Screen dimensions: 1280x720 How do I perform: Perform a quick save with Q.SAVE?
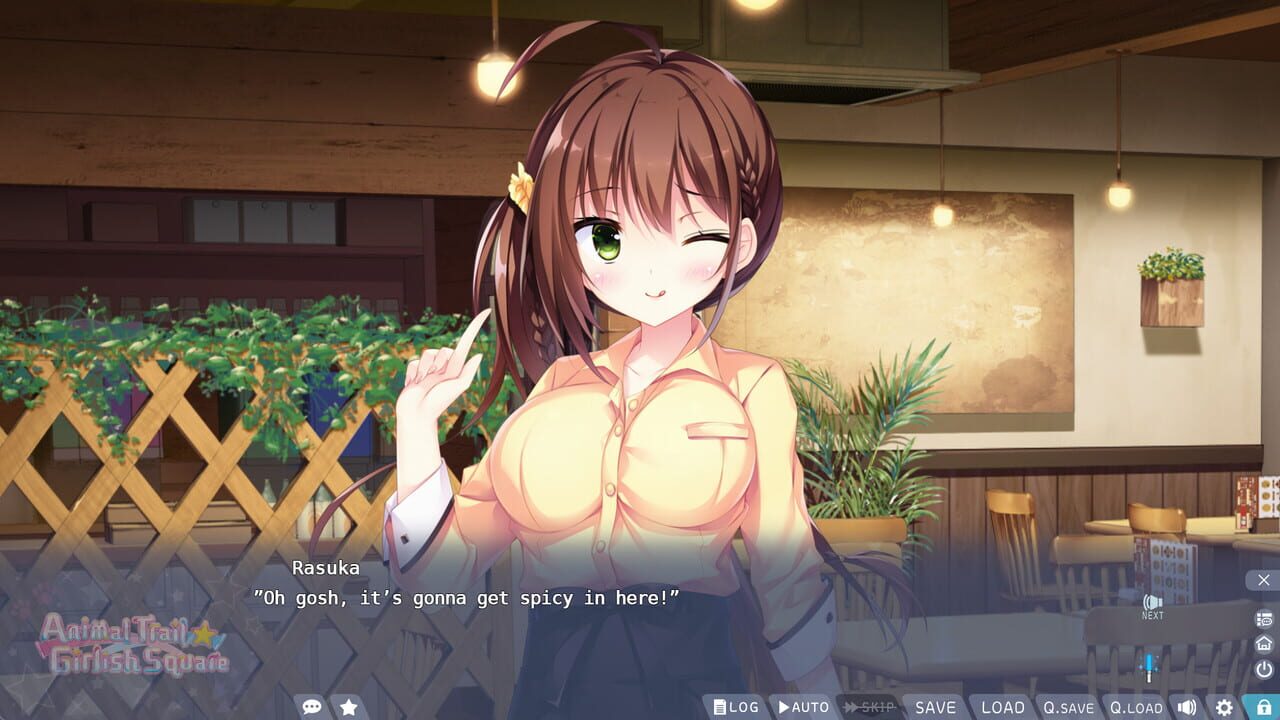click(x=1068, y=707)
